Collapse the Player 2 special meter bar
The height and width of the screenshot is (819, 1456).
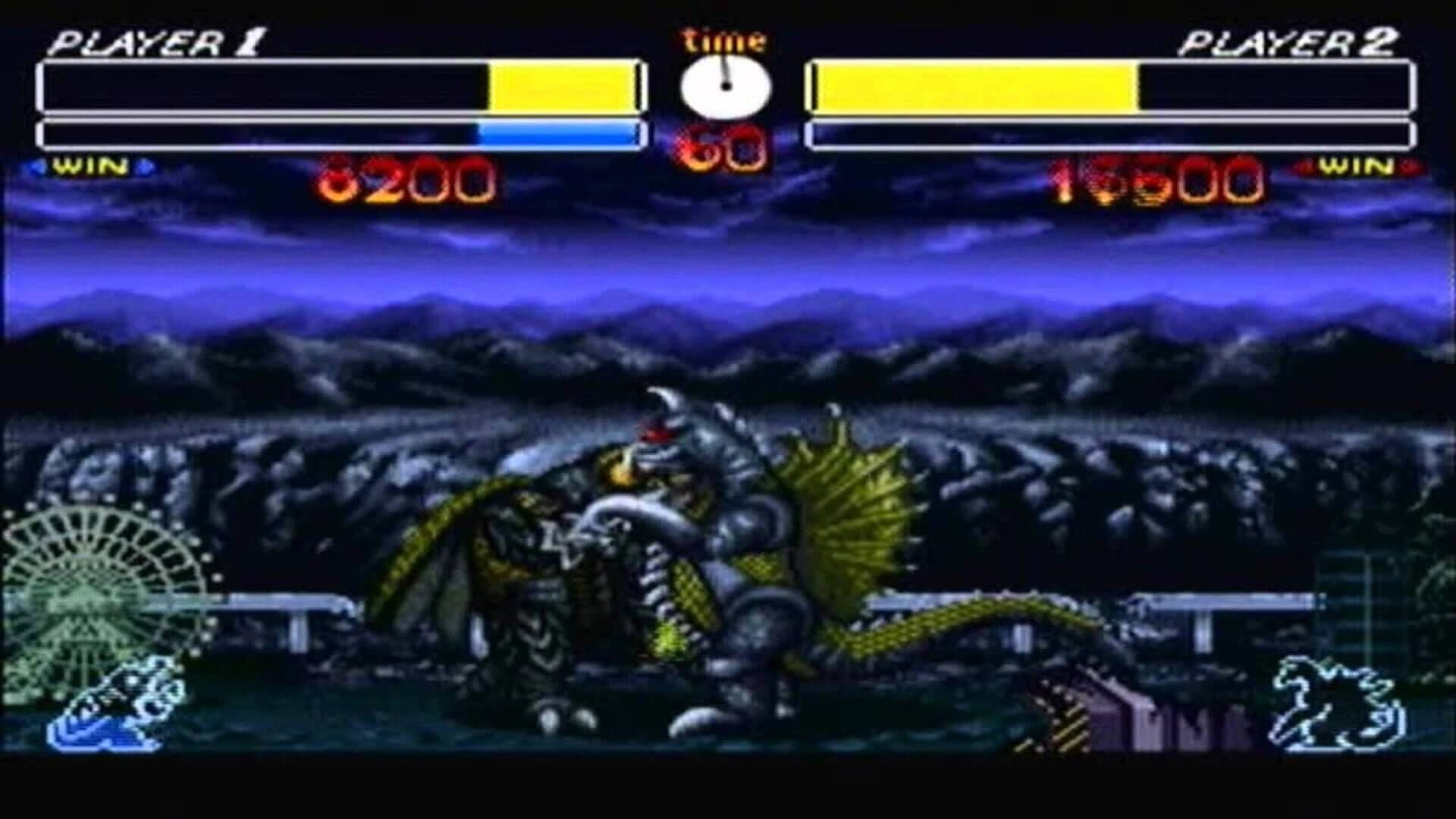pos(1115,133)
